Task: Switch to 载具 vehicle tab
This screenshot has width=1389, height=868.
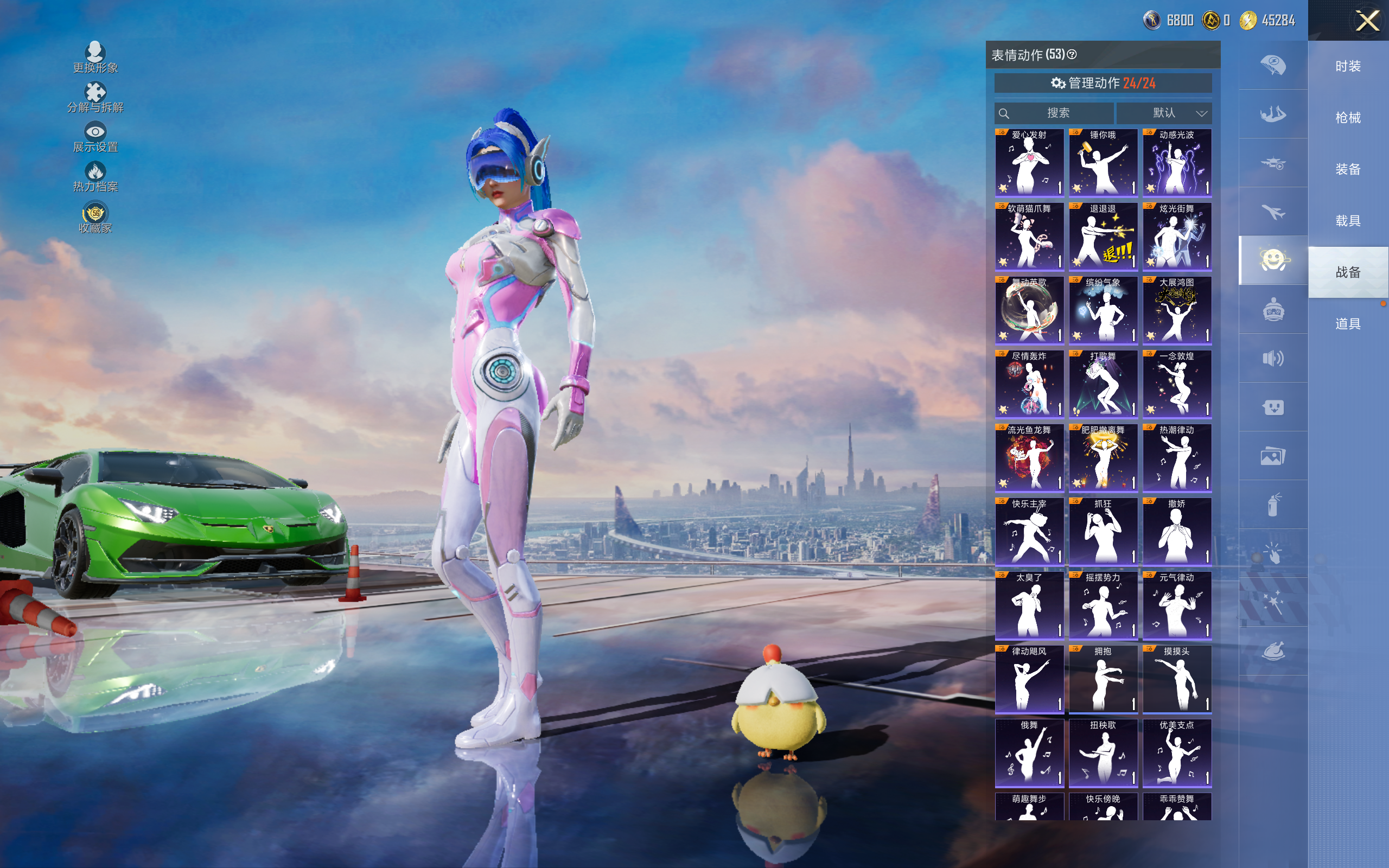Action: [1348, 221]
